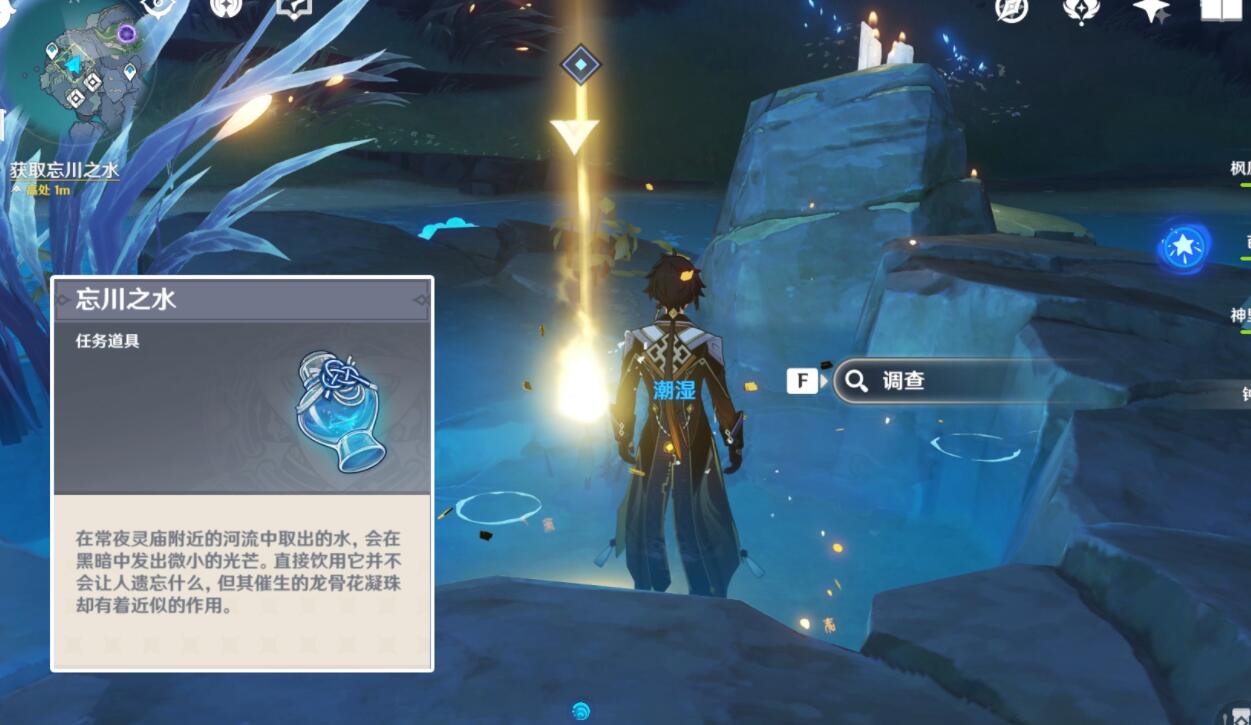Click the glowing blue star event icon
The height and width of the screenshot is (725, 1251).
[x=1185, y=245]
